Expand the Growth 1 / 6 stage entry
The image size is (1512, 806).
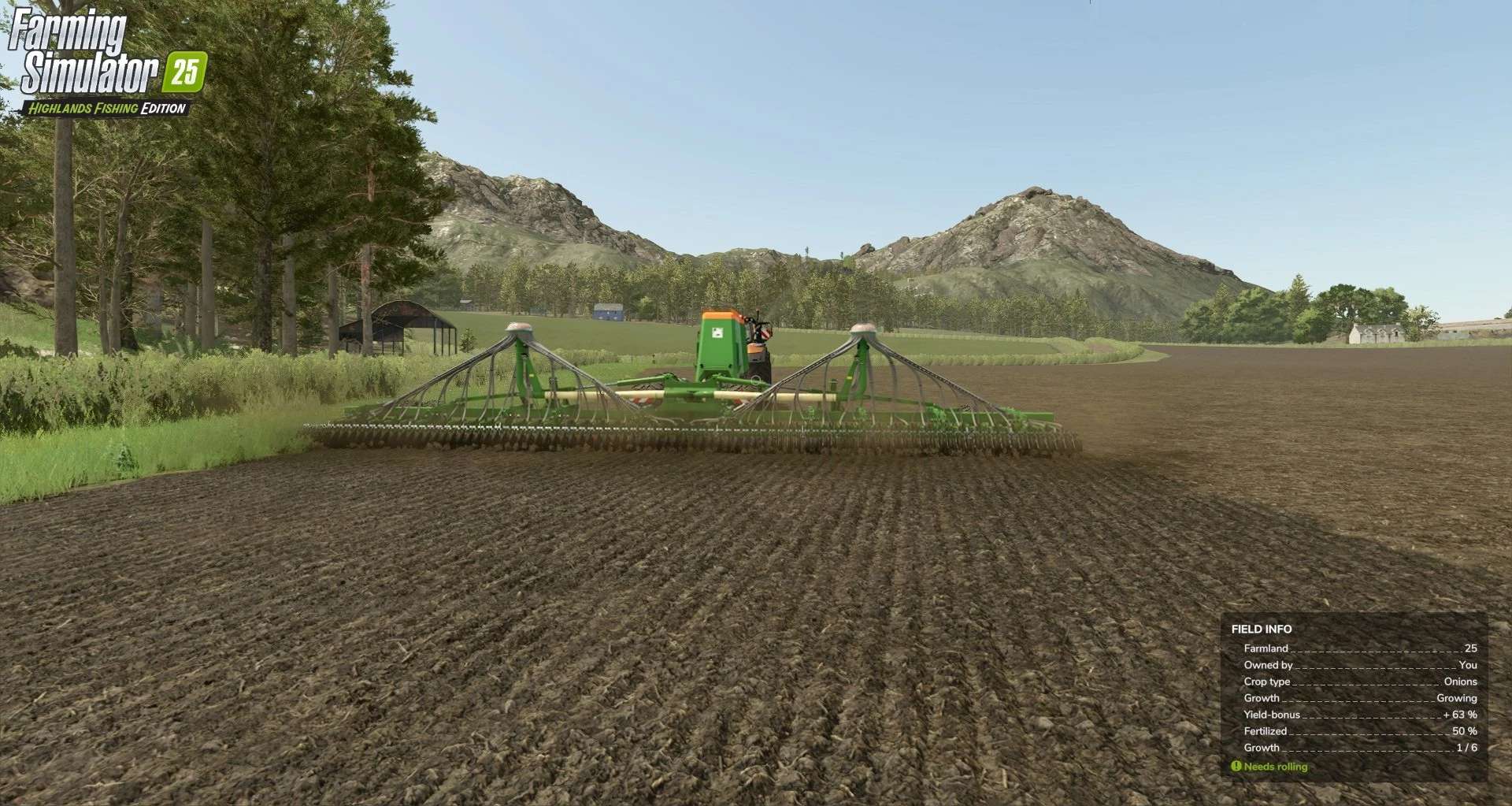(x=1339, y=748)
